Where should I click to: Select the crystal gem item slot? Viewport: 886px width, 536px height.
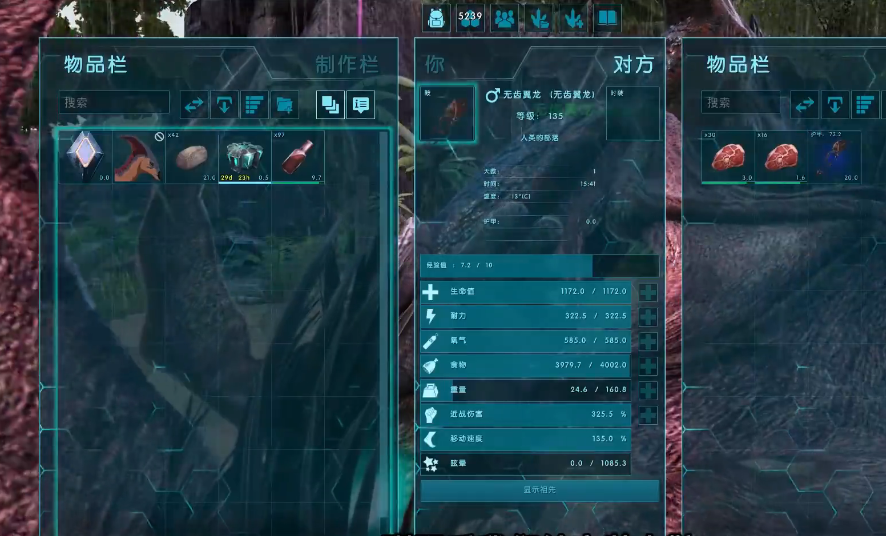coord(83,157)
